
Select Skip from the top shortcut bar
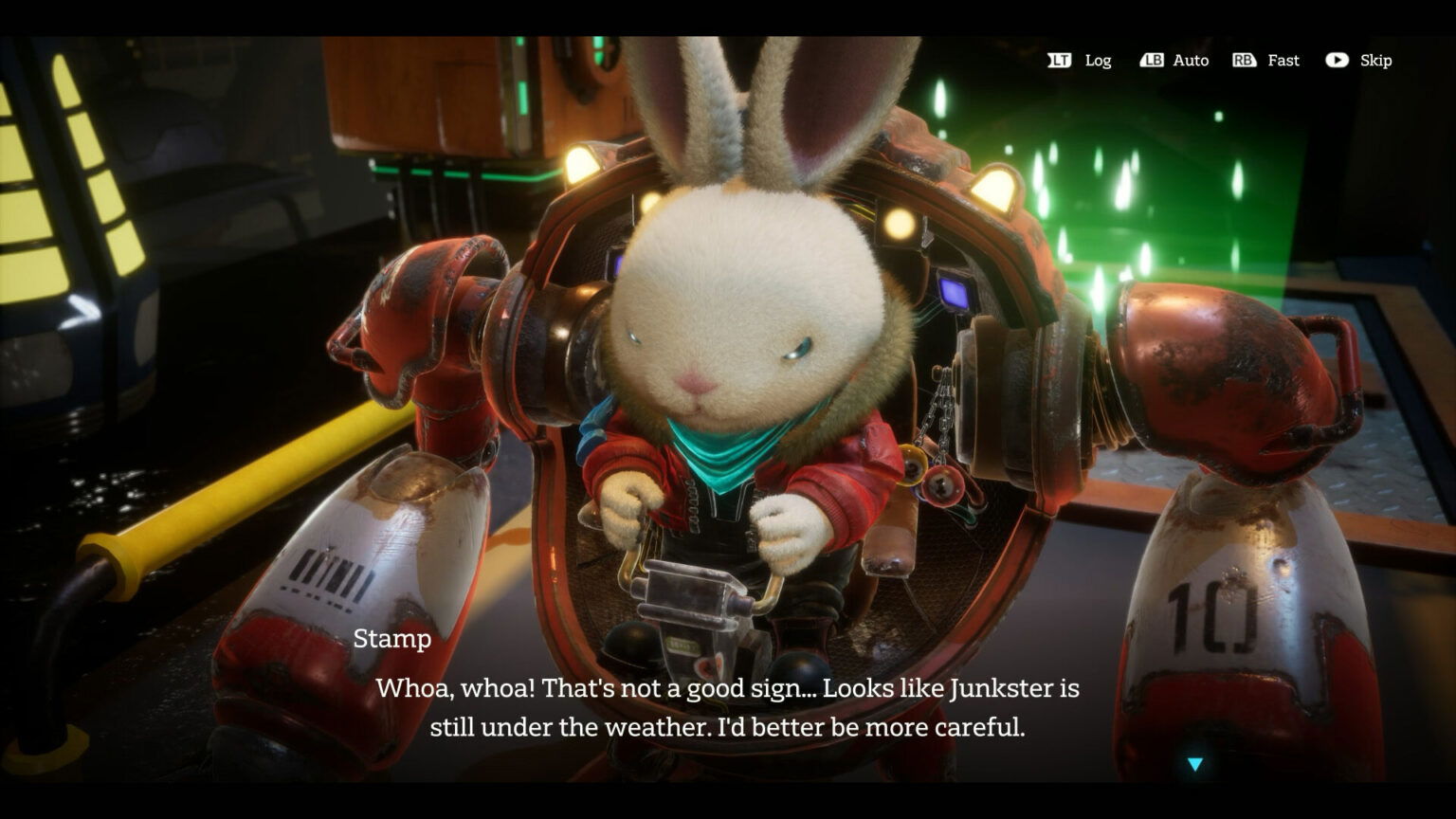click(1374, 60)
